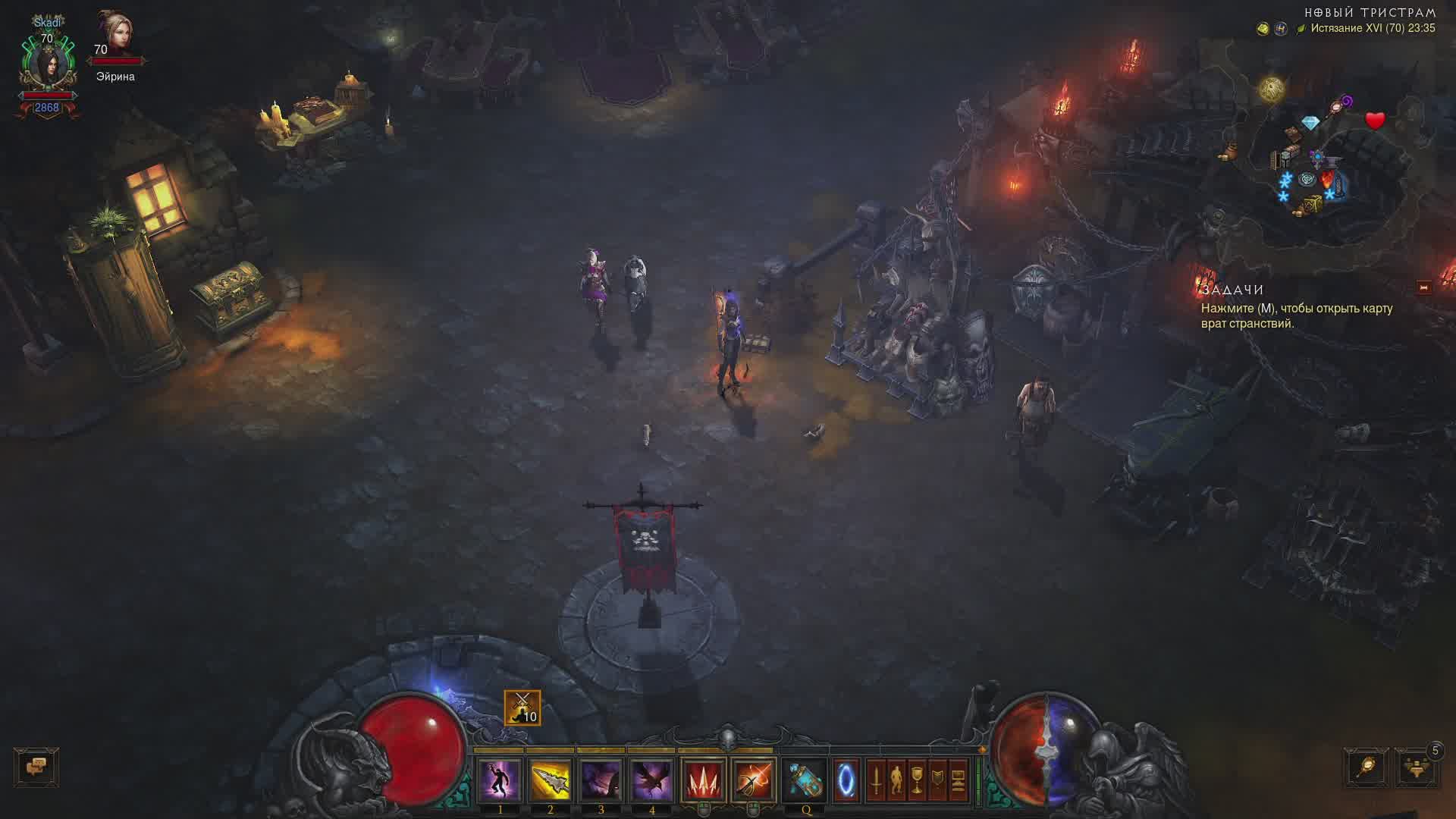Select the orange crossbow skill
1456x819 pixels.
(753, 780)
